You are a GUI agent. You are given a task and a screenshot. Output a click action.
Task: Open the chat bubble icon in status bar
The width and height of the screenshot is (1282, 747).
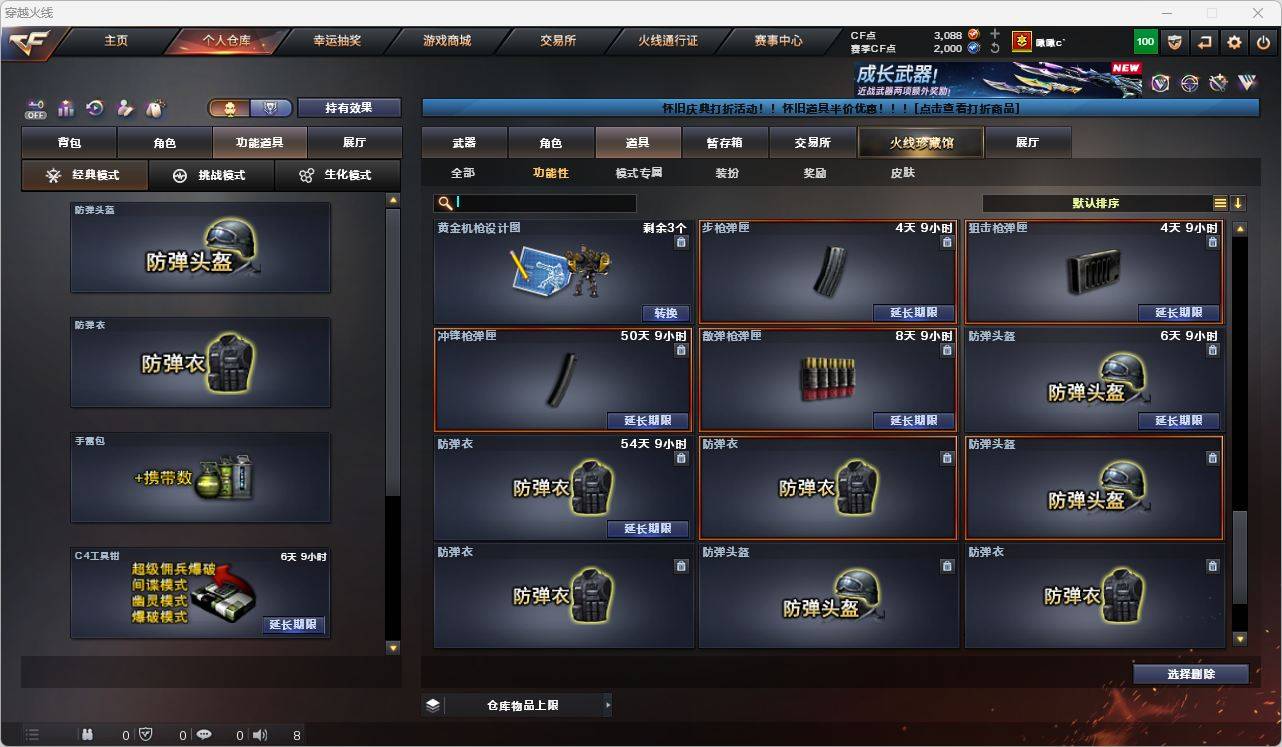coord(203,734)
